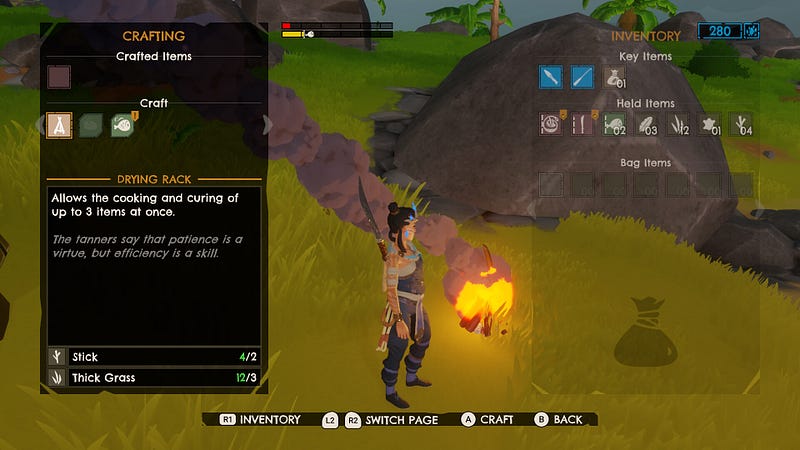This screenshot has height=450, width=800.
Task: Show next craft recipes with right arrow
Action: coord(267,125)
